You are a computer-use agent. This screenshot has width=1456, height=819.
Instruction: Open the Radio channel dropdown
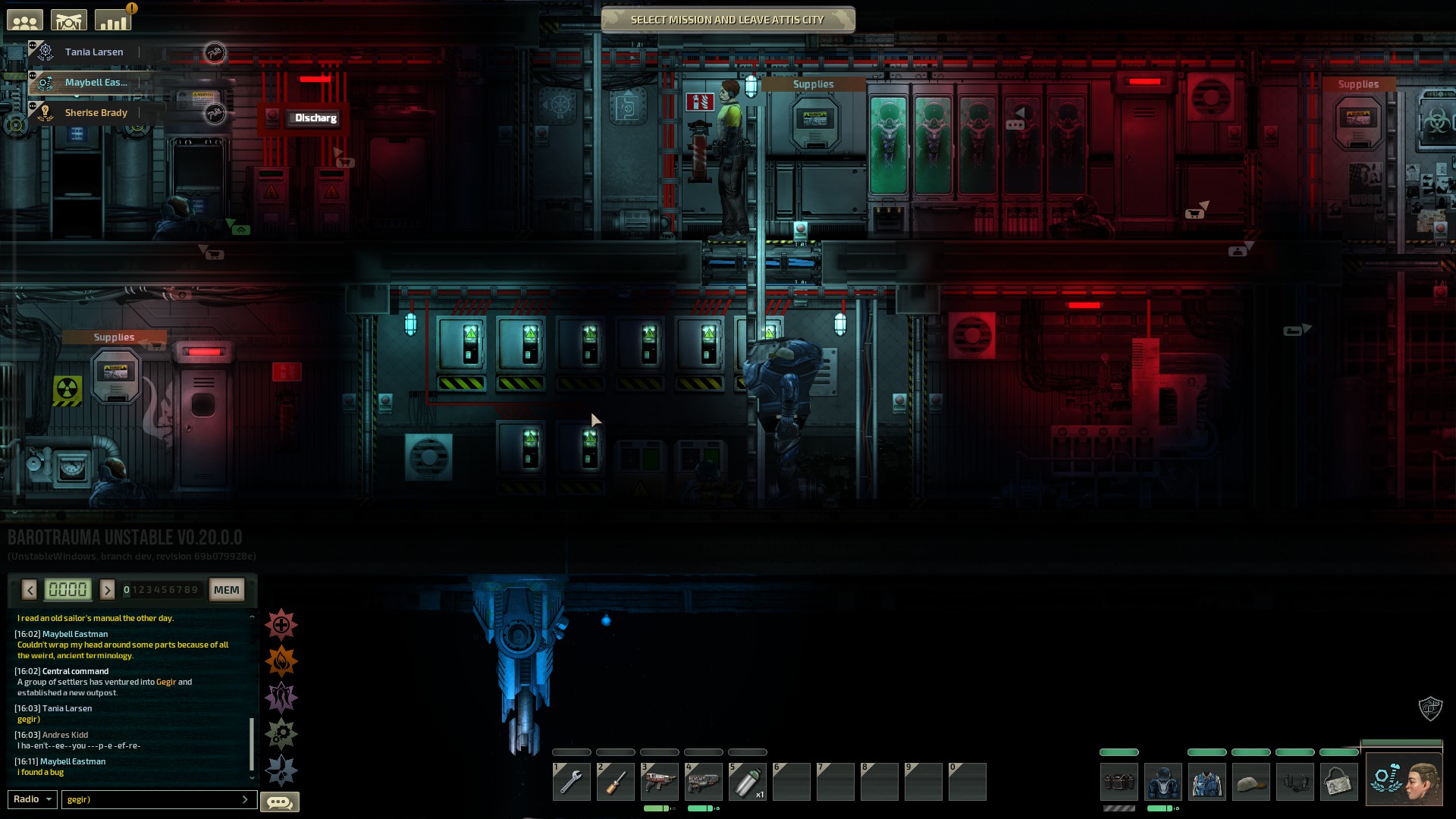(32, 799)
